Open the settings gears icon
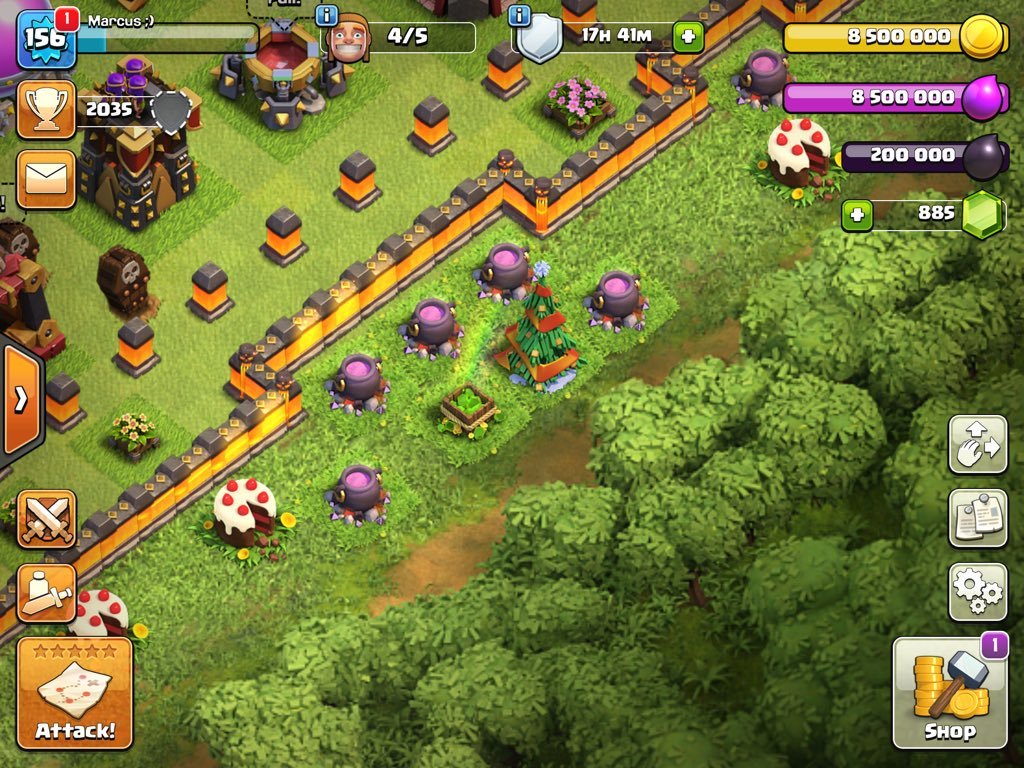 pyautogui.click(x=977, y=591)
